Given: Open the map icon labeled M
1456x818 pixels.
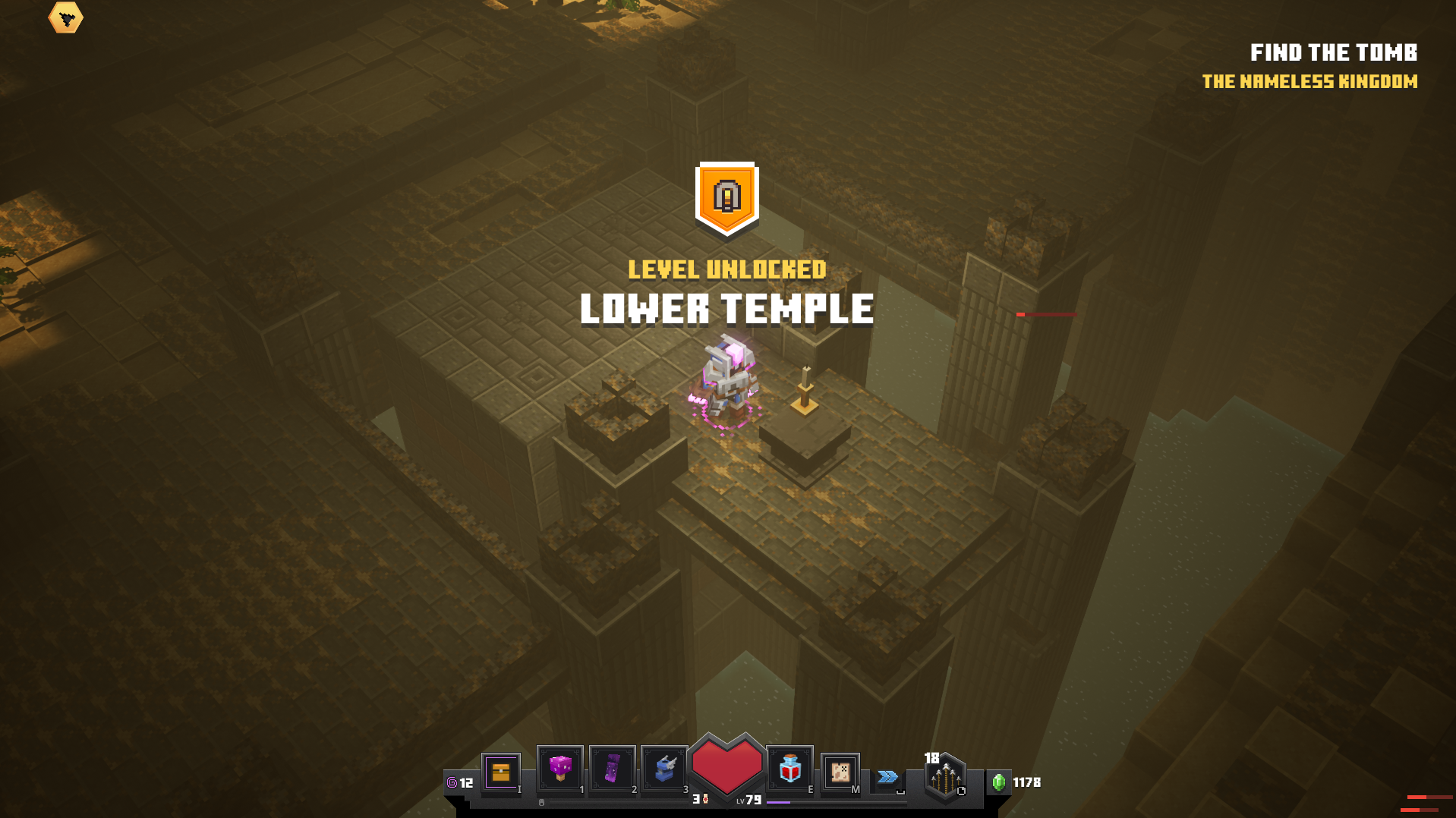Looking at the screenshot, I should tap(840, 772).
